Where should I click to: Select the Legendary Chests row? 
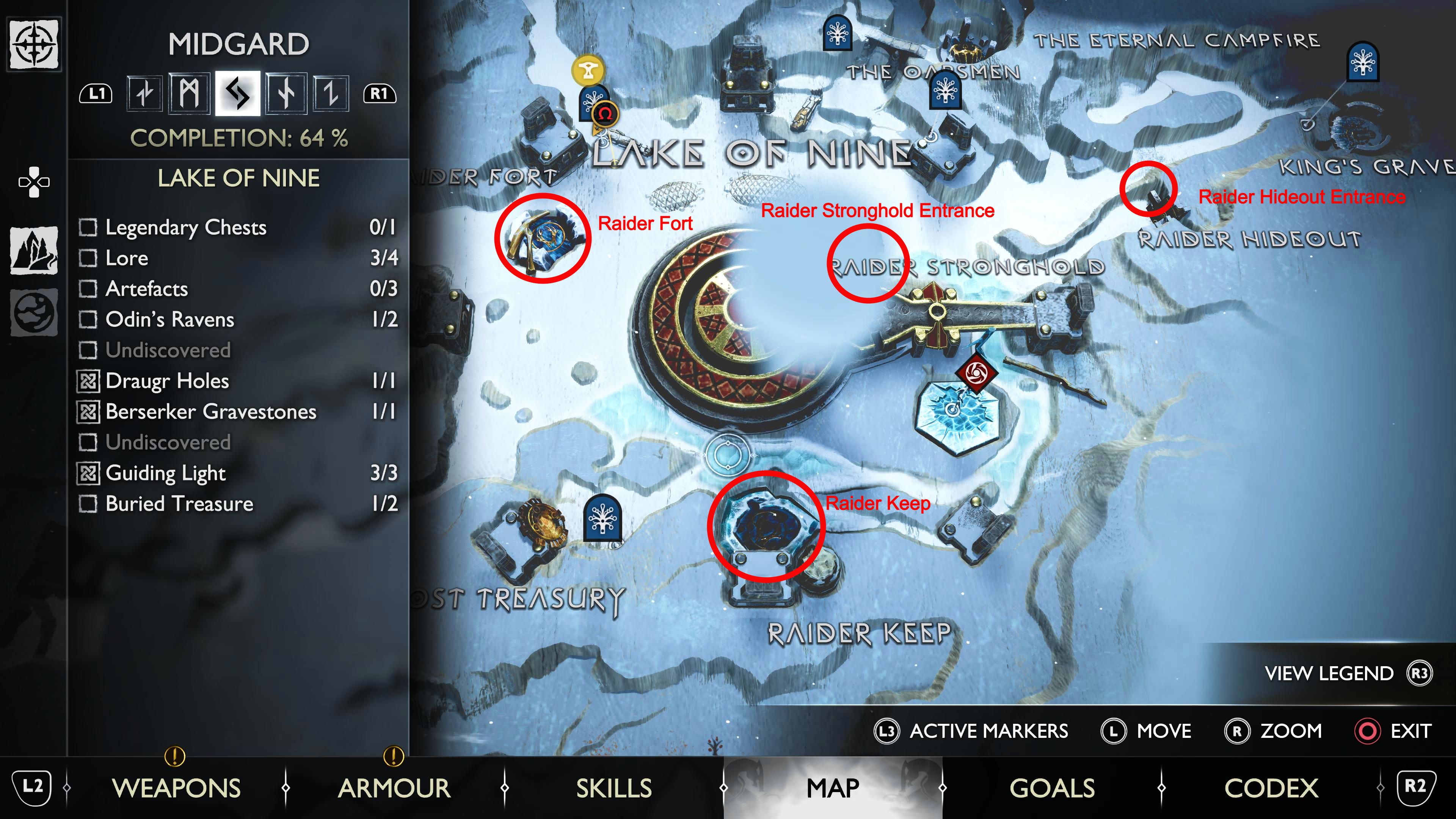click(237, 227)
